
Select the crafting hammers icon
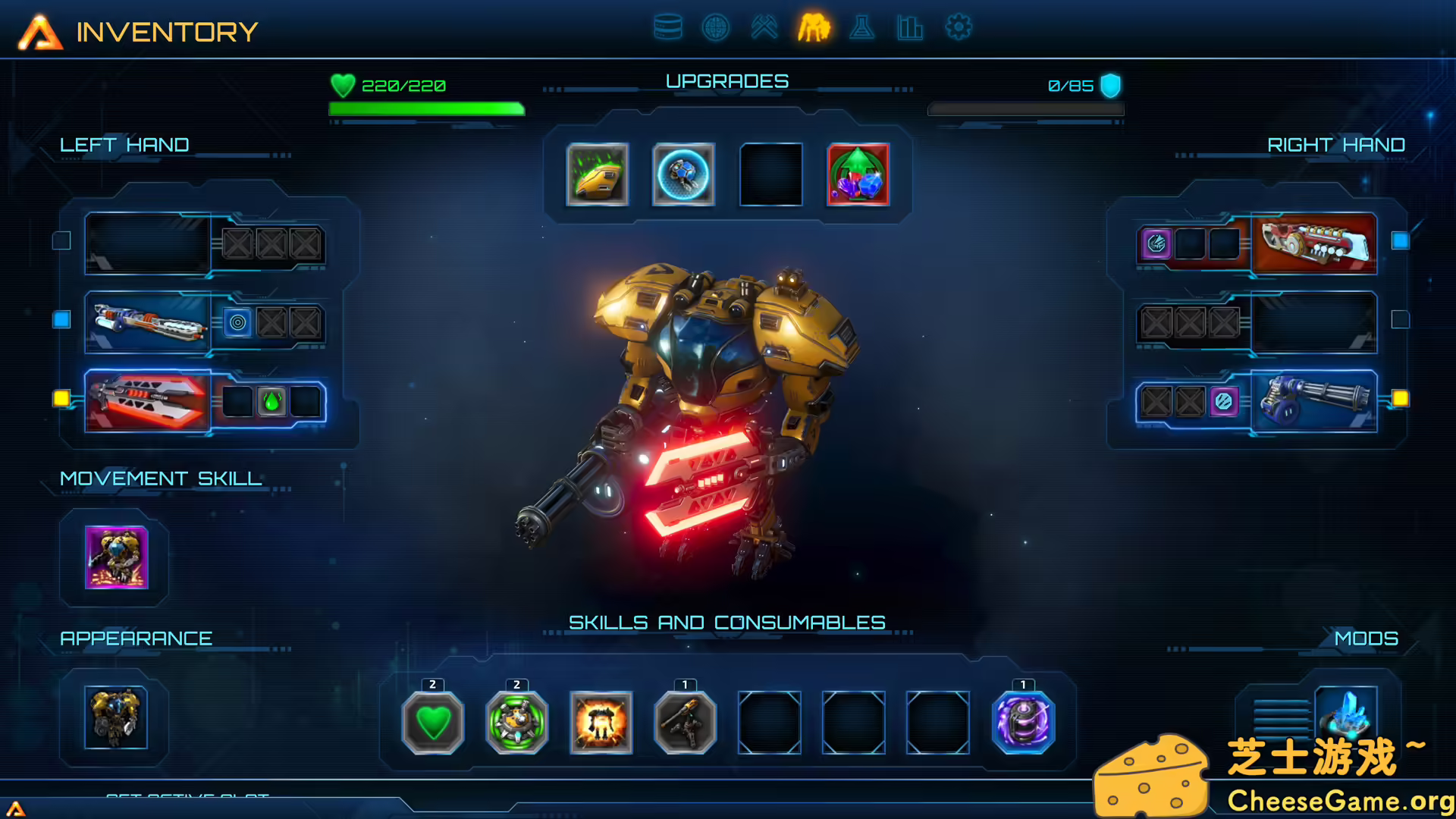click(x=765, y=27)
